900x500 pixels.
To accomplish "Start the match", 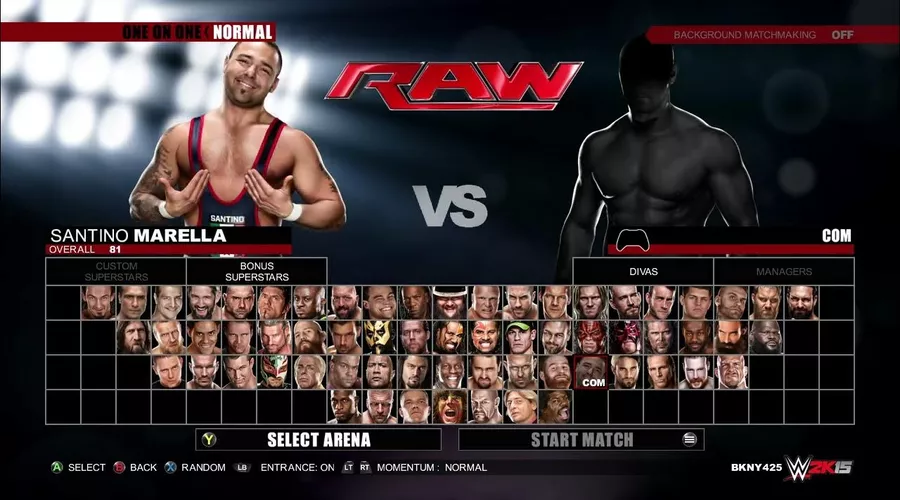I will (x=581, y=439).
